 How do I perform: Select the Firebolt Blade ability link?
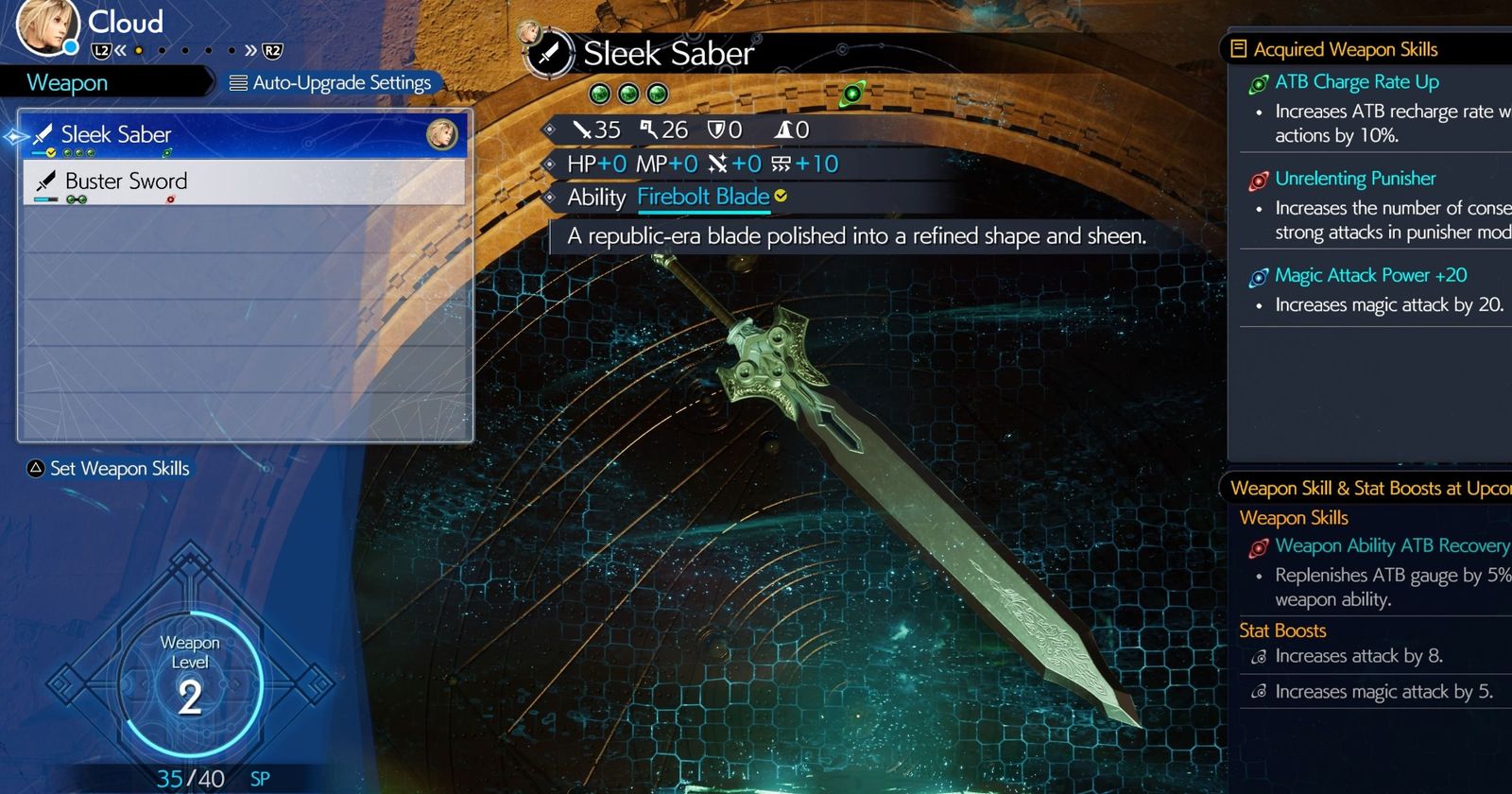pyautogui.click(x=703, y=197)
